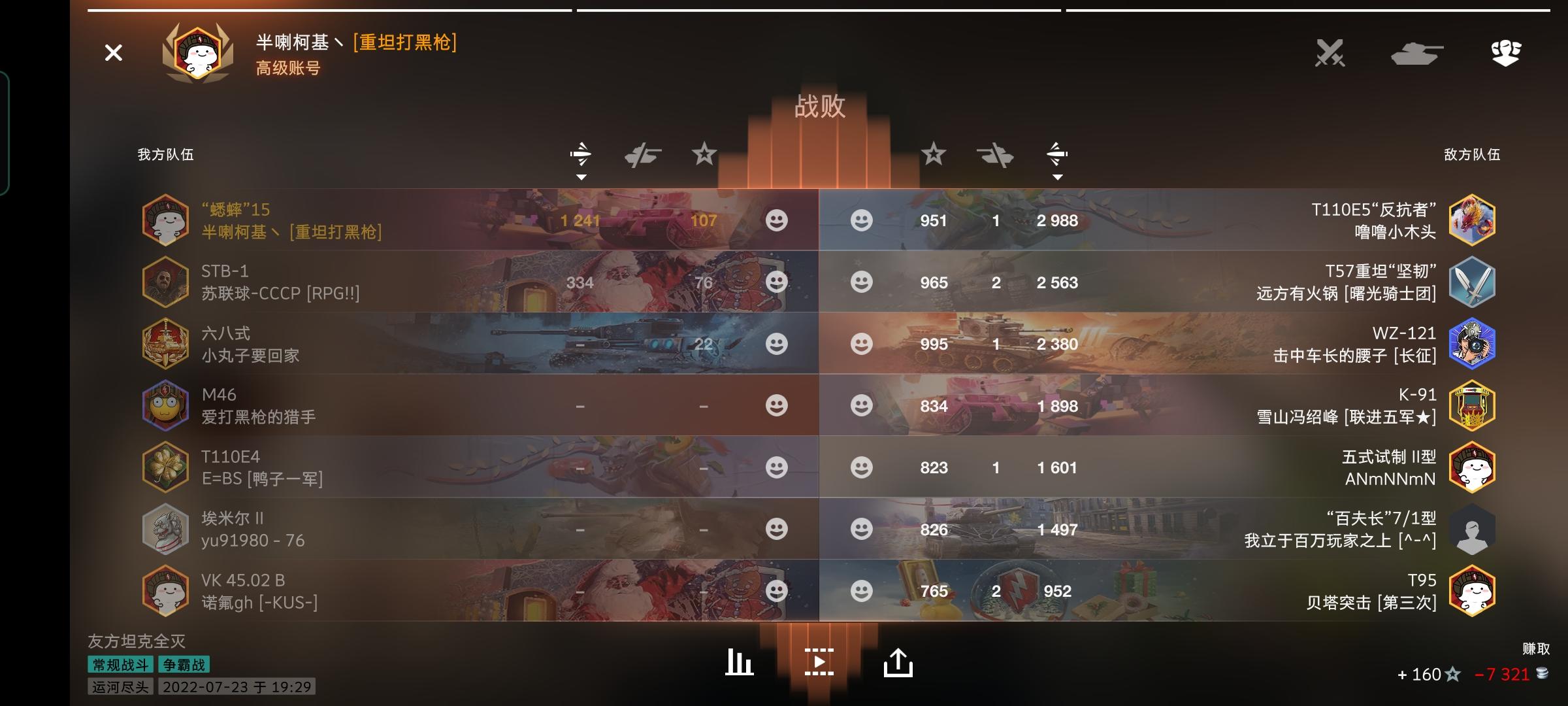Play the battle replay icon at bottom
The width and height of the screenshot is (1568, 706).
click(x=819, y=661)
